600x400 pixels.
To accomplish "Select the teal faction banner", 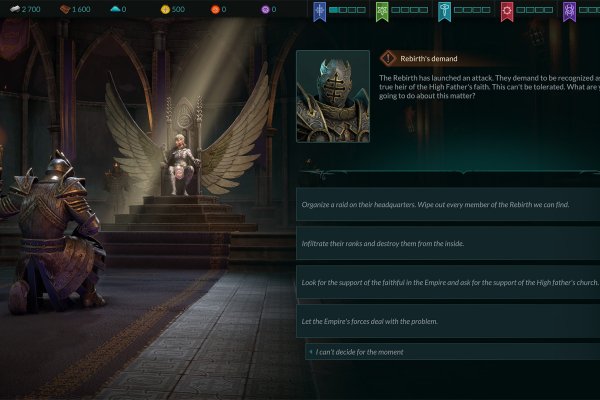I will 444,11.
